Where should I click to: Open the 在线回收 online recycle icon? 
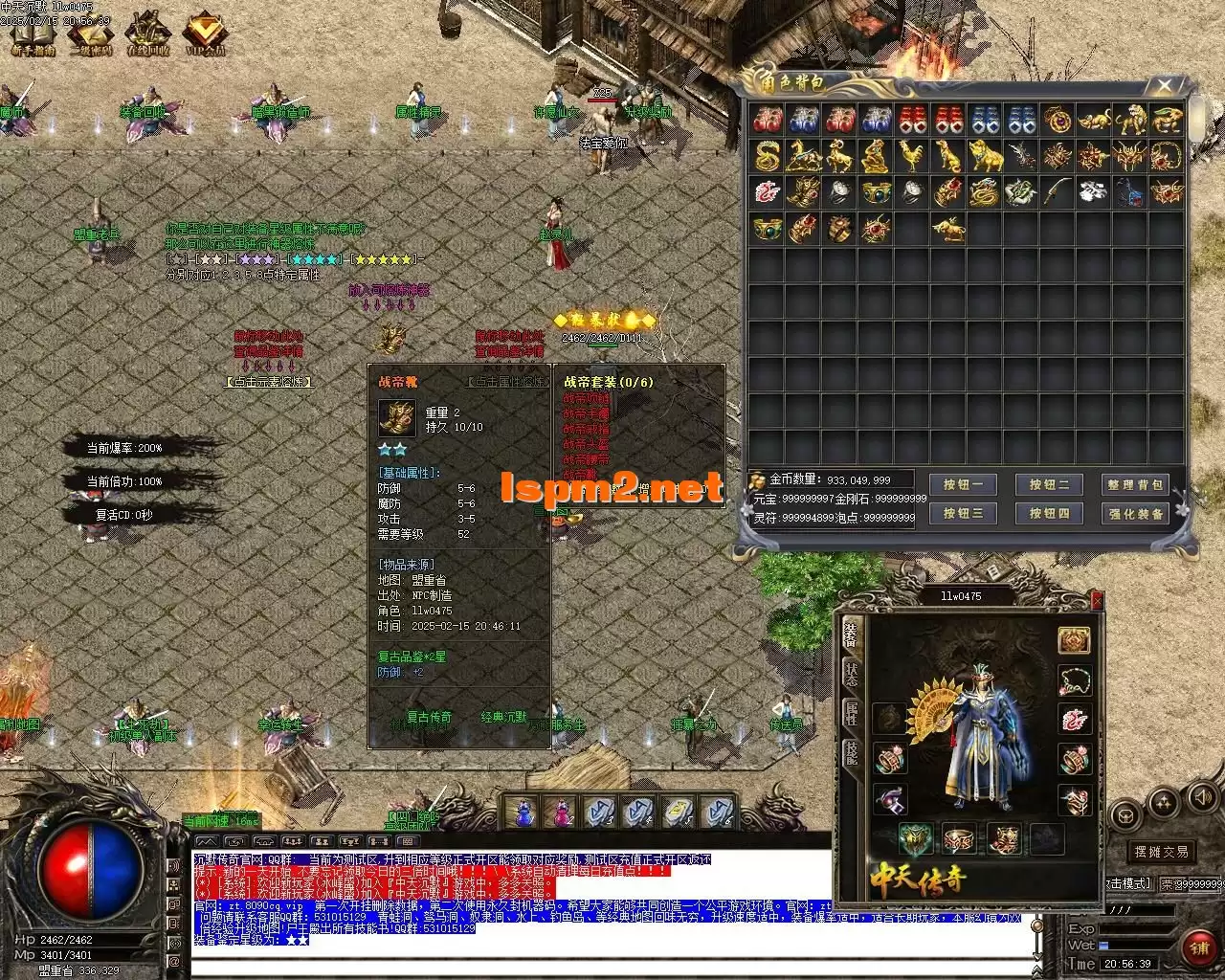(148, 34)
